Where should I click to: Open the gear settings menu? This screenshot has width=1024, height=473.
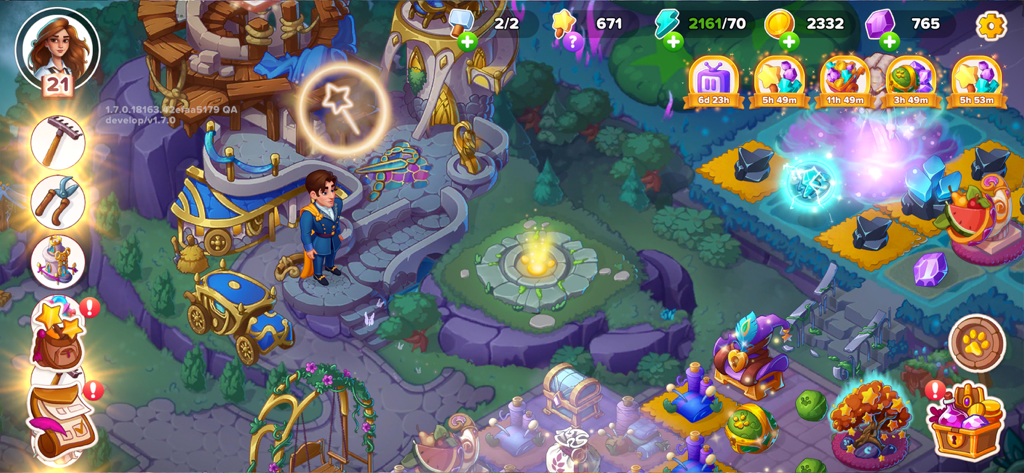[x=990, y=25]
